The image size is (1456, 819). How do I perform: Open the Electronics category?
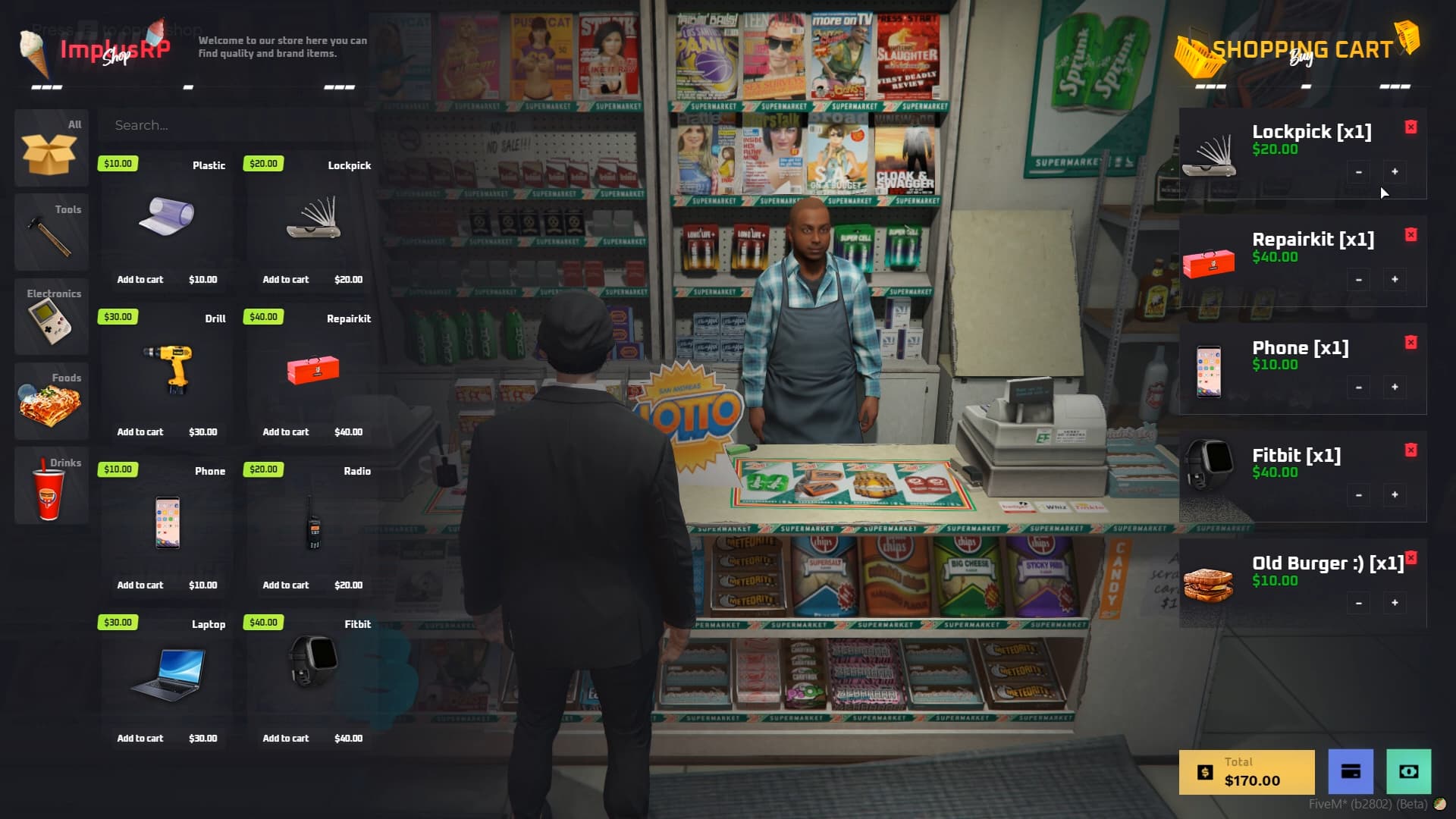point(51,317)
